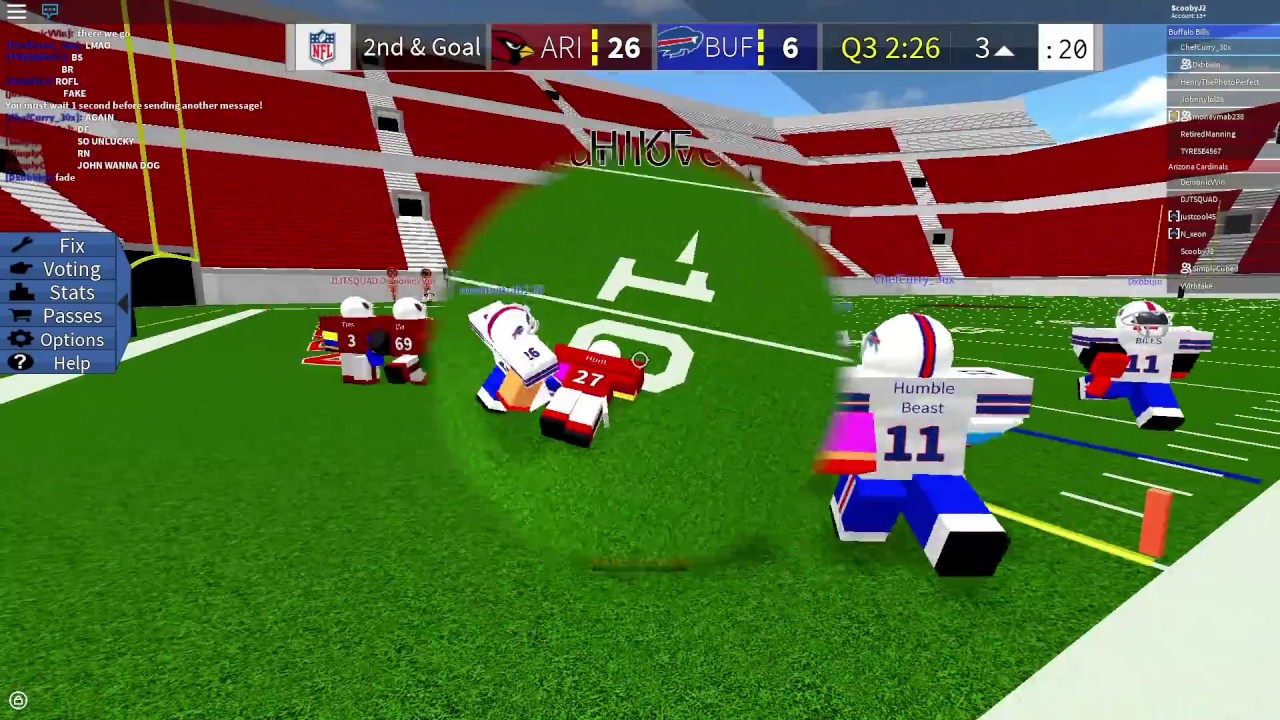Click the Arizona Cardinals team header
Image resolution: width=1280 pixels, height=720 pixels.
click(1198, 167)
